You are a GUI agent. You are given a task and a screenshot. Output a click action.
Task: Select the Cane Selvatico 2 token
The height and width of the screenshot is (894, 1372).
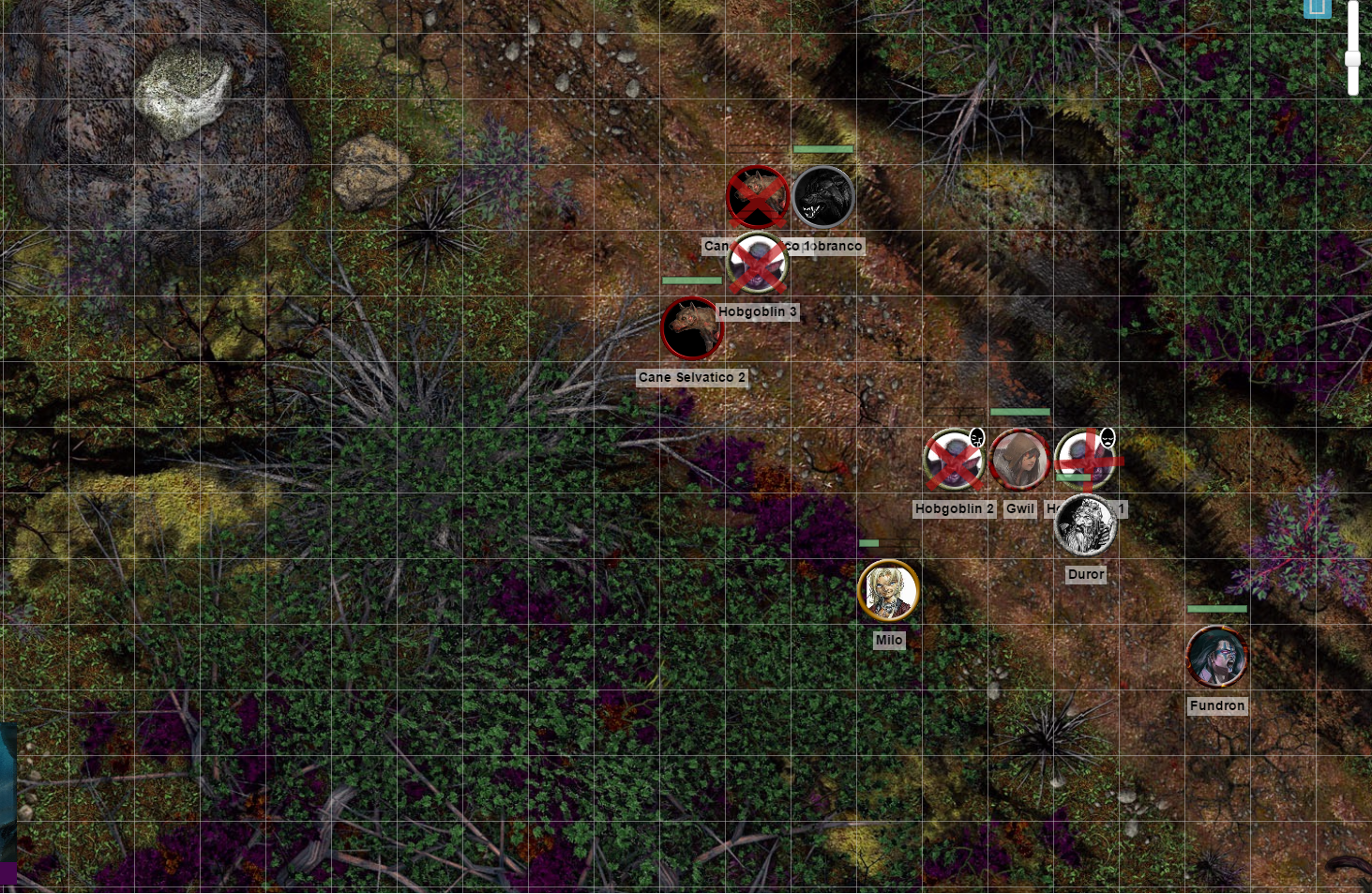click(691, 328)
